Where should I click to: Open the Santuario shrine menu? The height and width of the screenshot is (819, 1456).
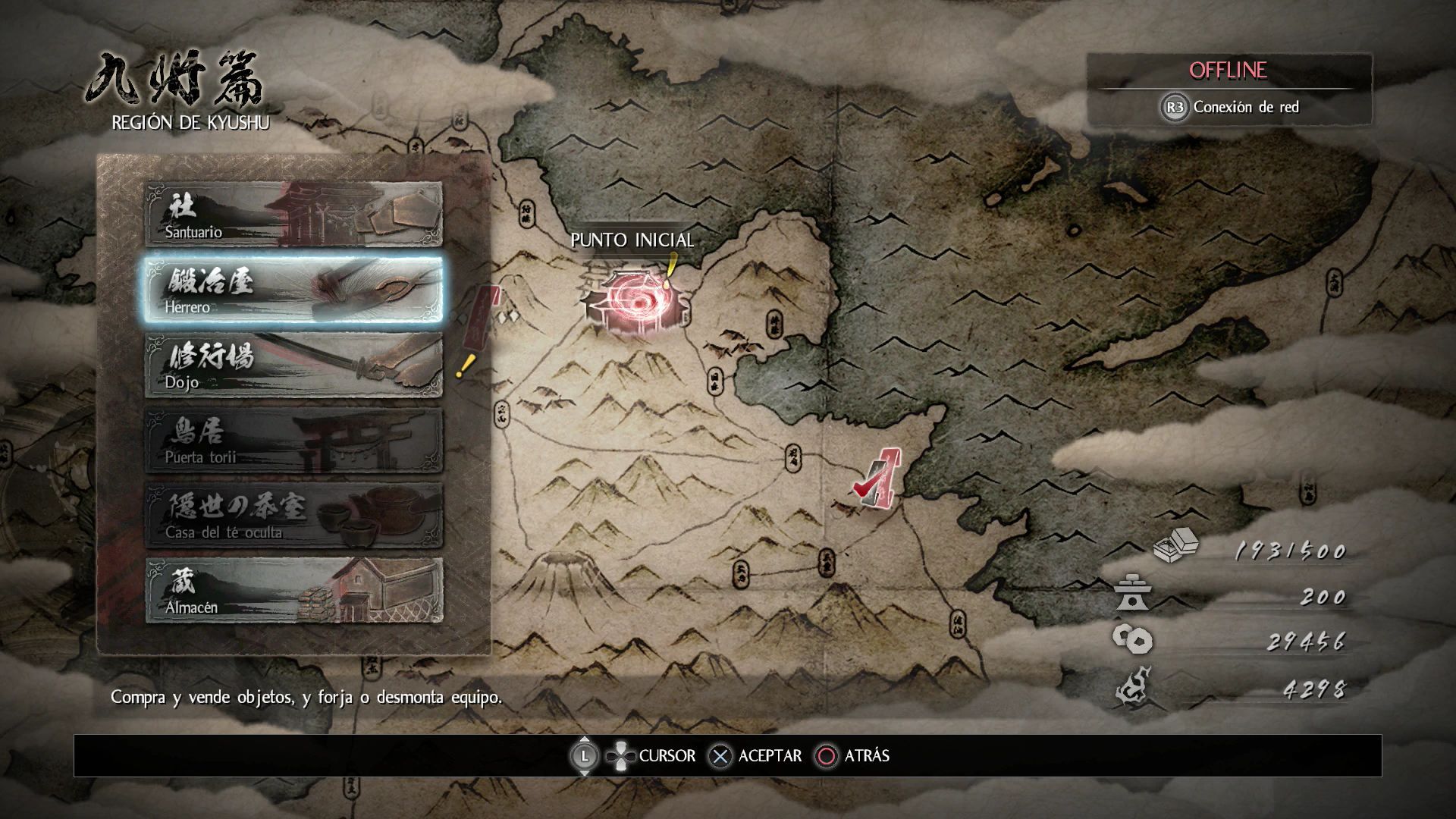tap(293, 215)
